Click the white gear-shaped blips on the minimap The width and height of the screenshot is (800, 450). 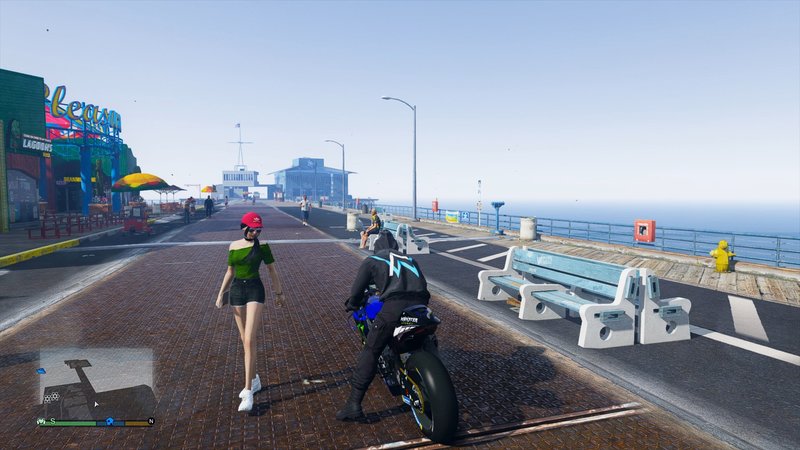point(51,397)
